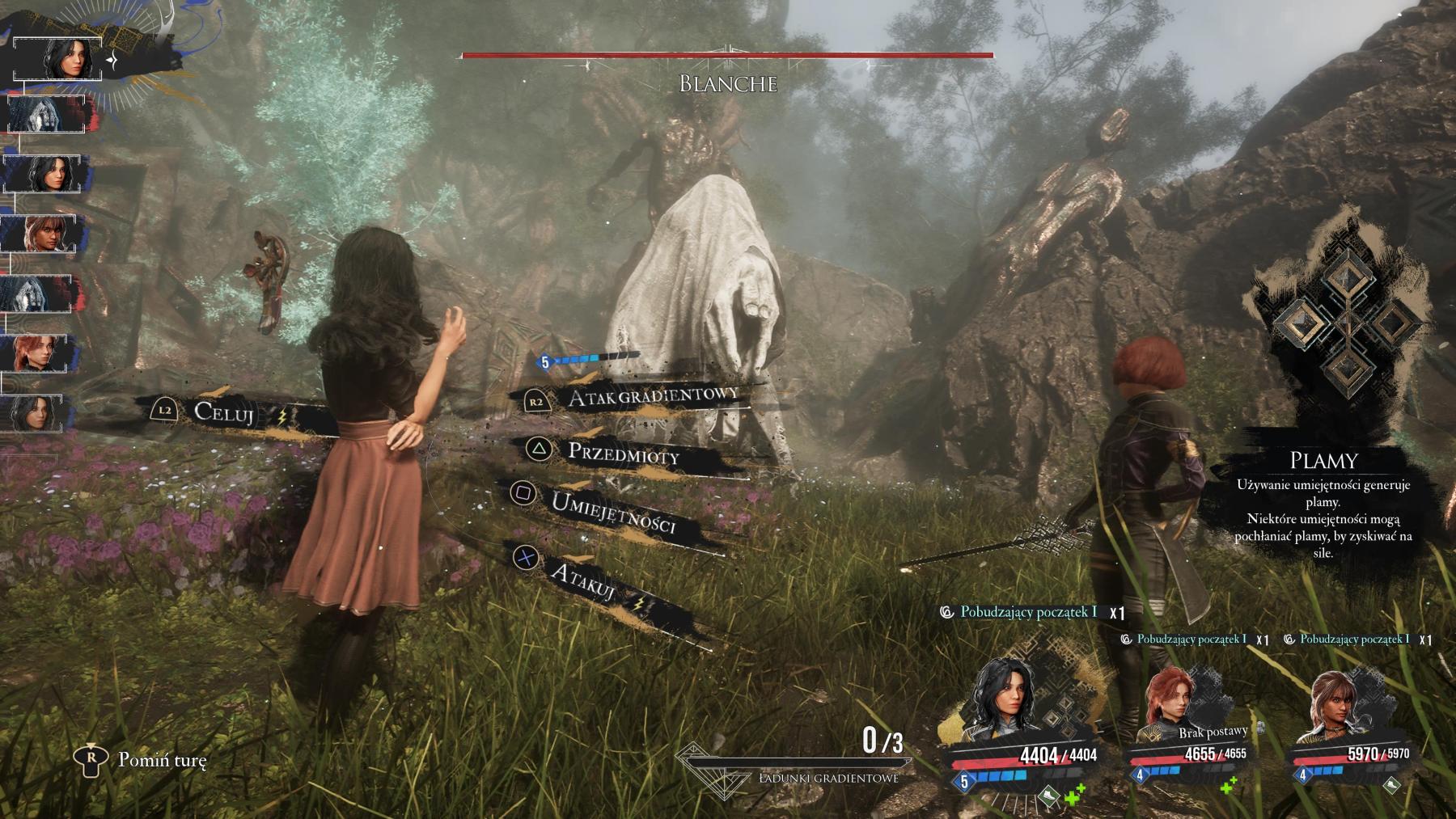Skip the turn with Pomiń turę
Screen dimensions: 1456x819
tap(162, 760)
